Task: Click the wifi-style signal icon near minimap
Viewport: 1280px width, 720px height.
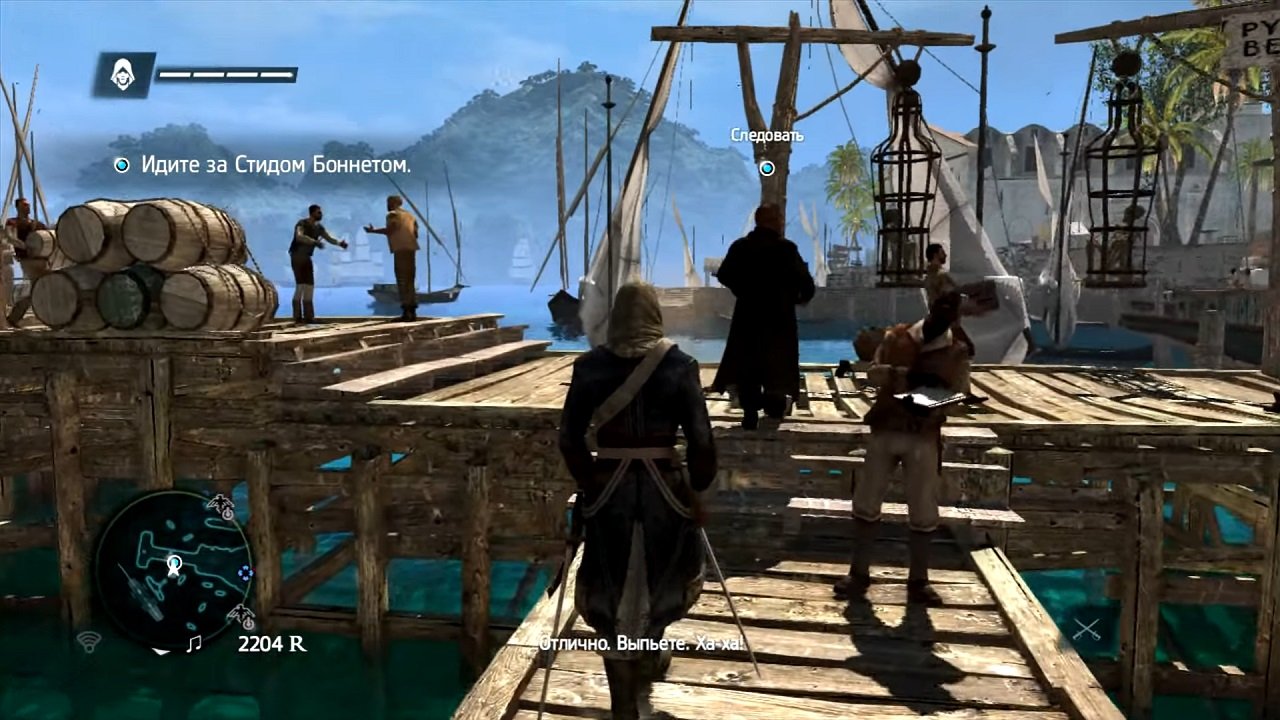Action: point(89,641)
